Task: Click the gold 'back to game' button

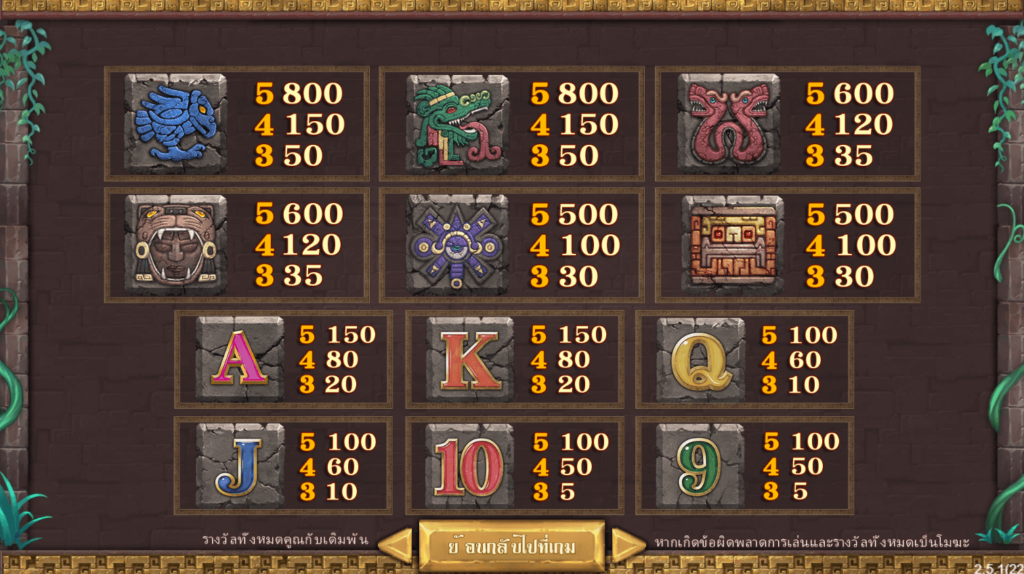Action: pos(511,545)
